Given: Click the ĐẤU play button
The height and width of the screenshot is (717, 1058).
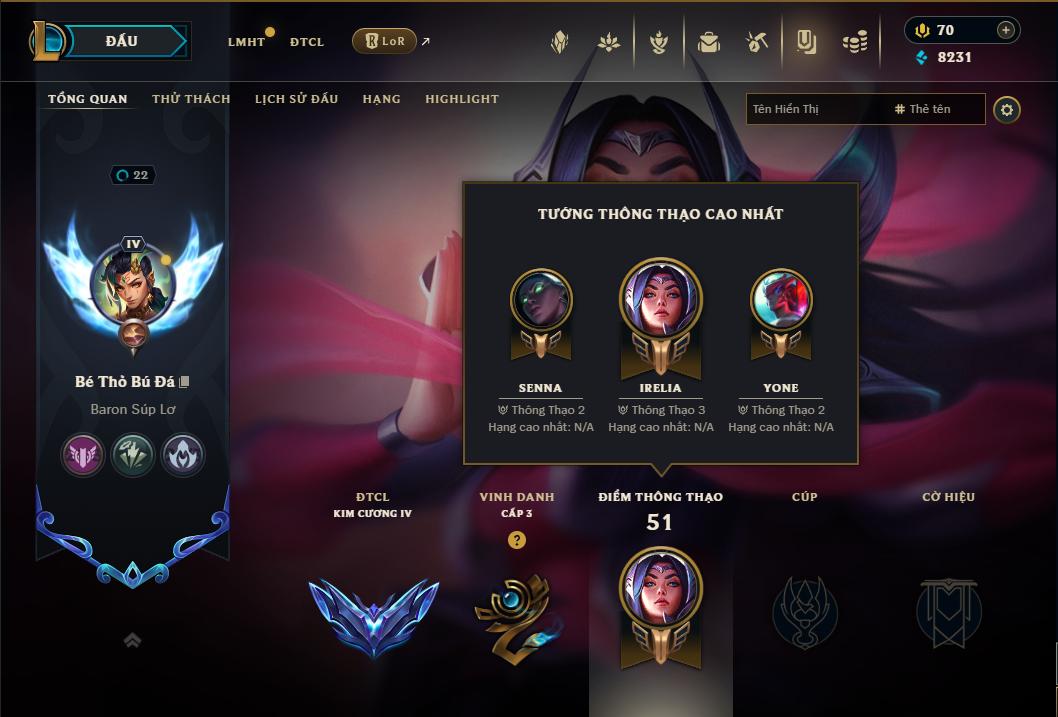Looking at the screenshot, I should (x=120, y=41).
